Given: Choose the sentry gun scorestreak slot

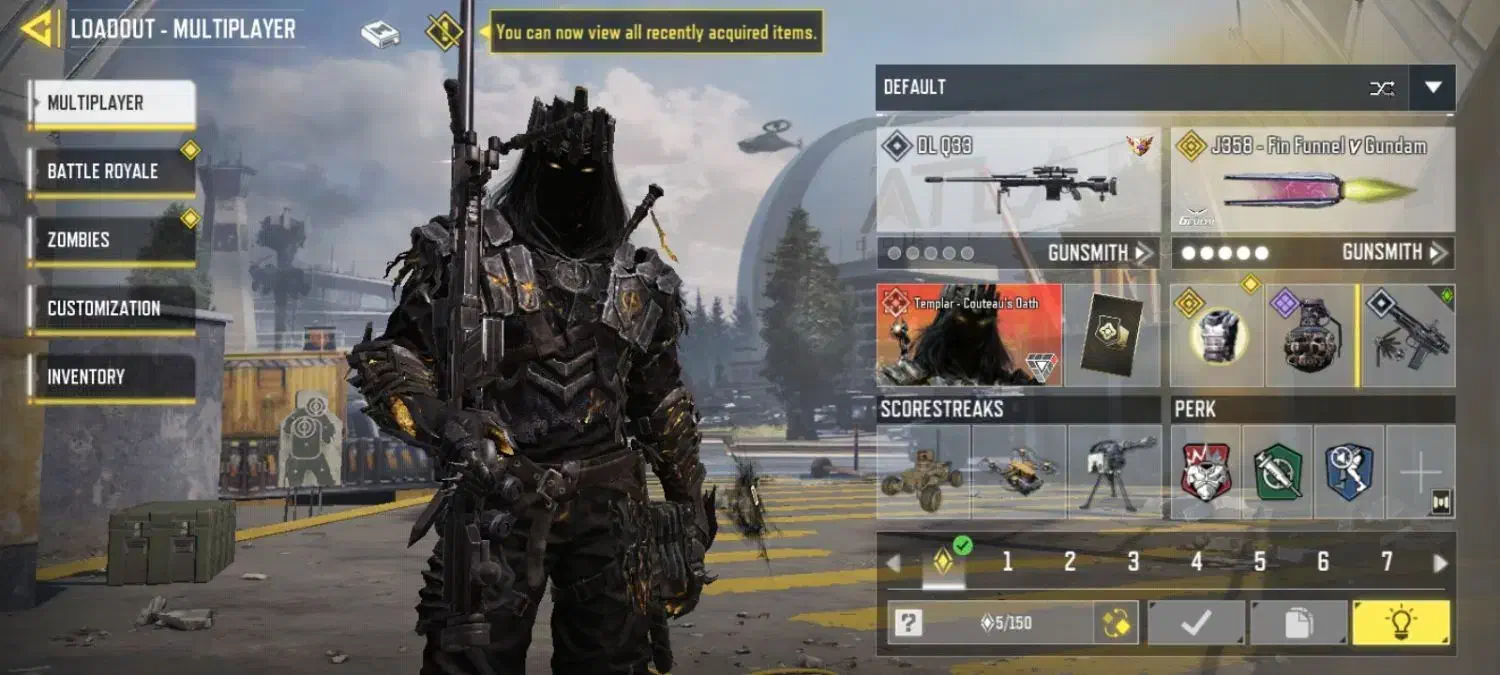Looking at the screenshot, I should tap(1114, 472).
